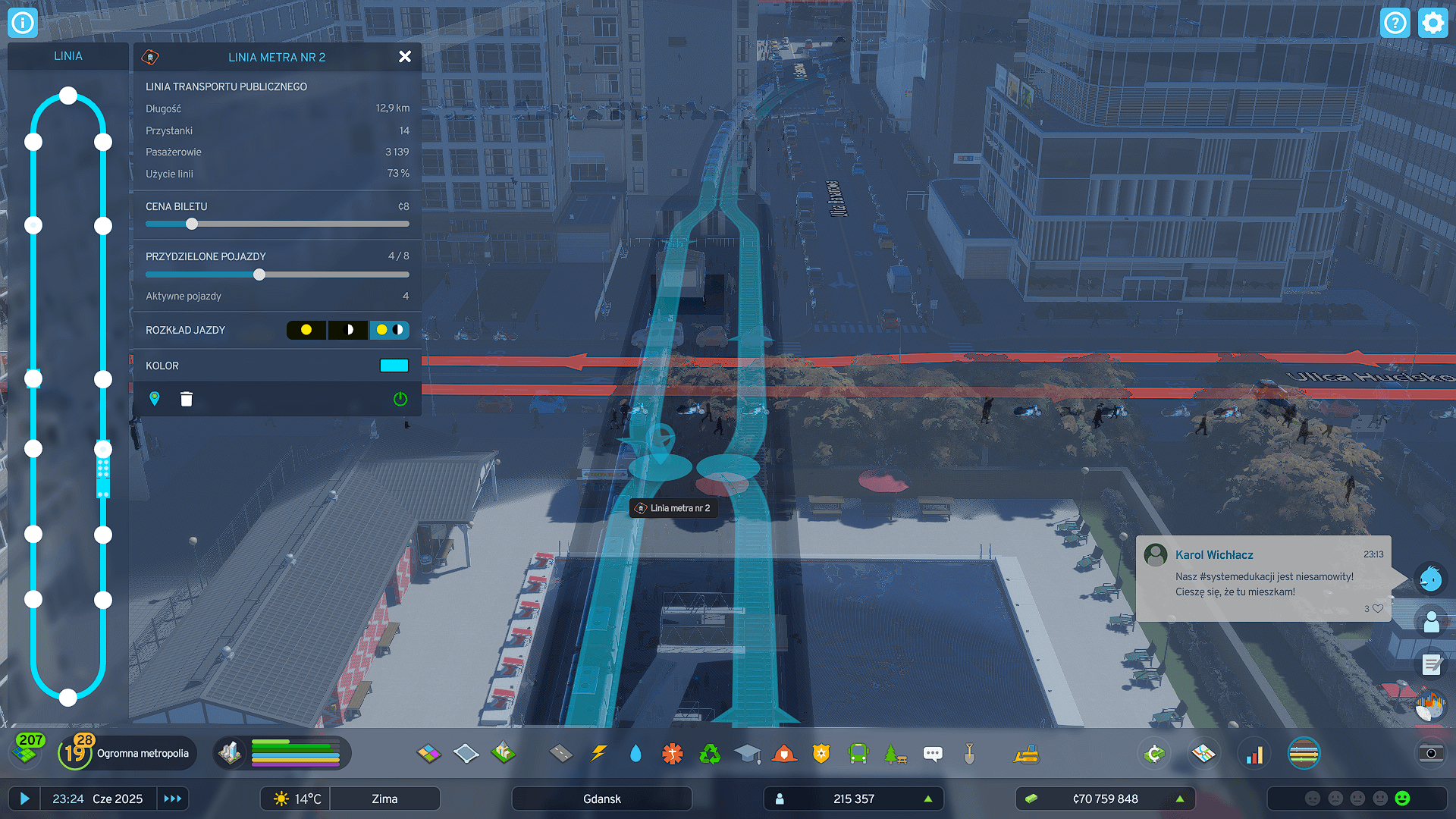This screenshot has width=1456, height=819.
Task: Like Karol Wichłacz's chirp
Action: click(1378, 608)
